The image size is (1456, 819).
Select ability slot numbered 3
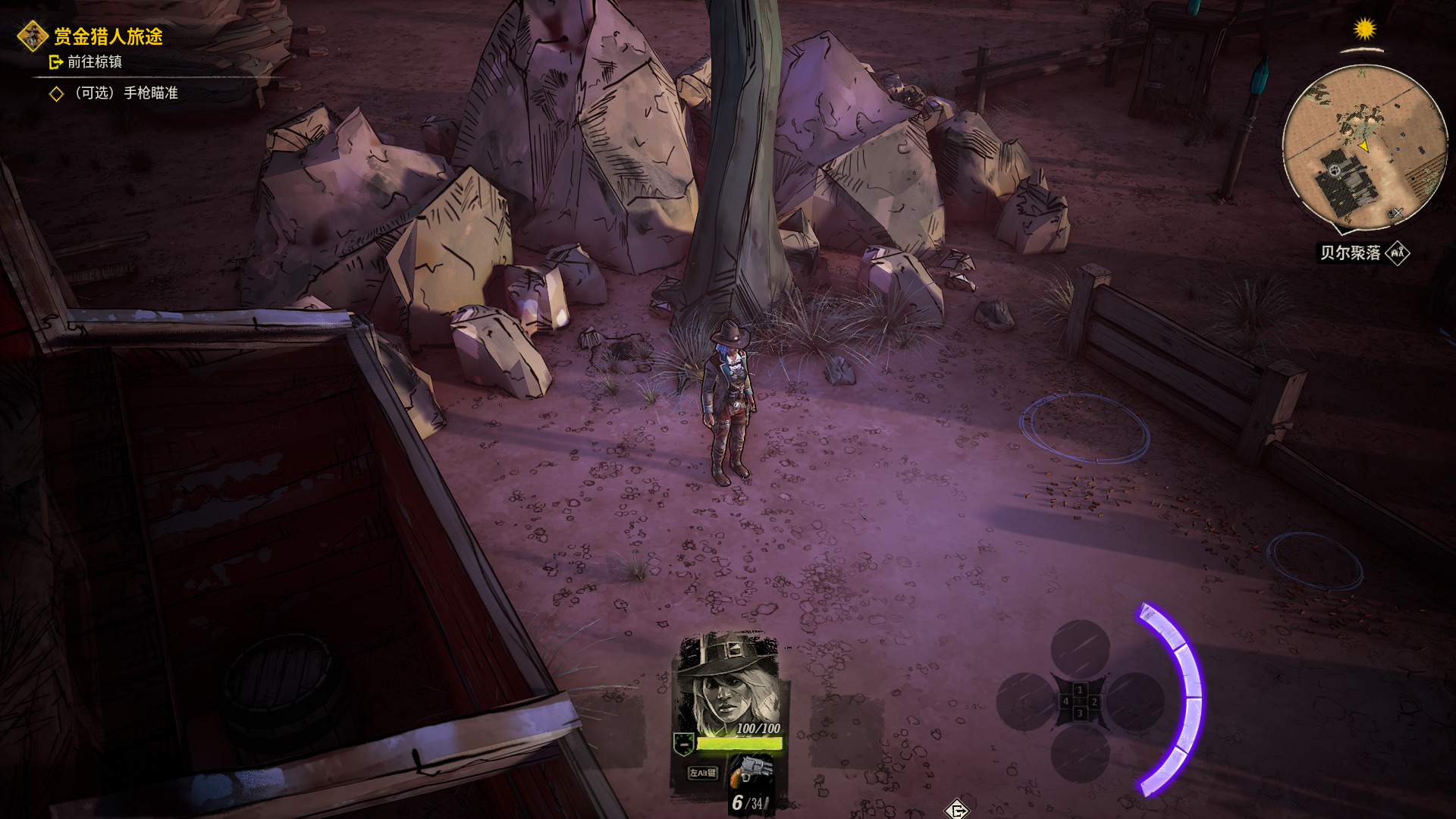pyautogui.click(x=1080, y=753)
